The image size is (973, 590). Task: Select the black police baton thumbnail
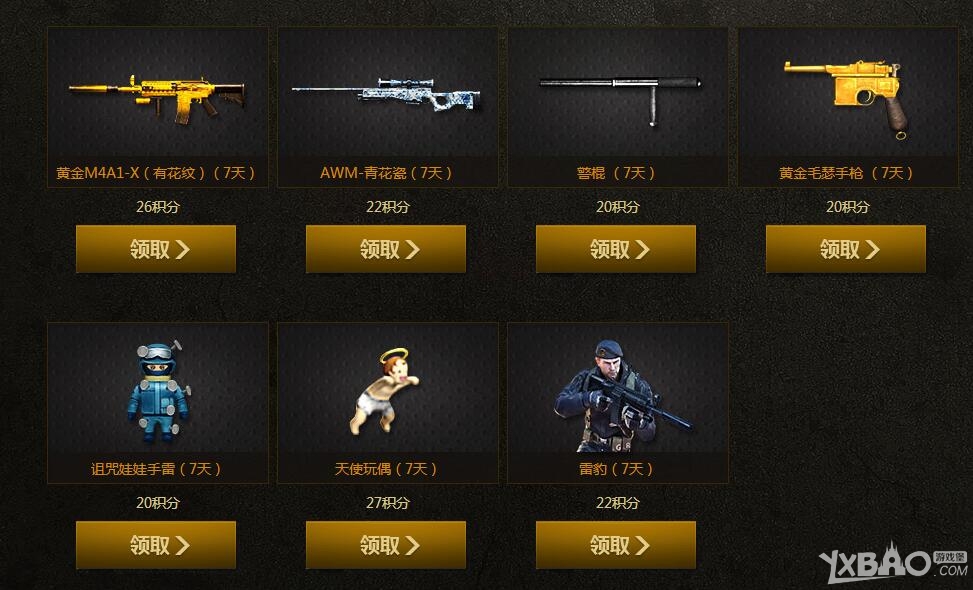click(618, 94)
